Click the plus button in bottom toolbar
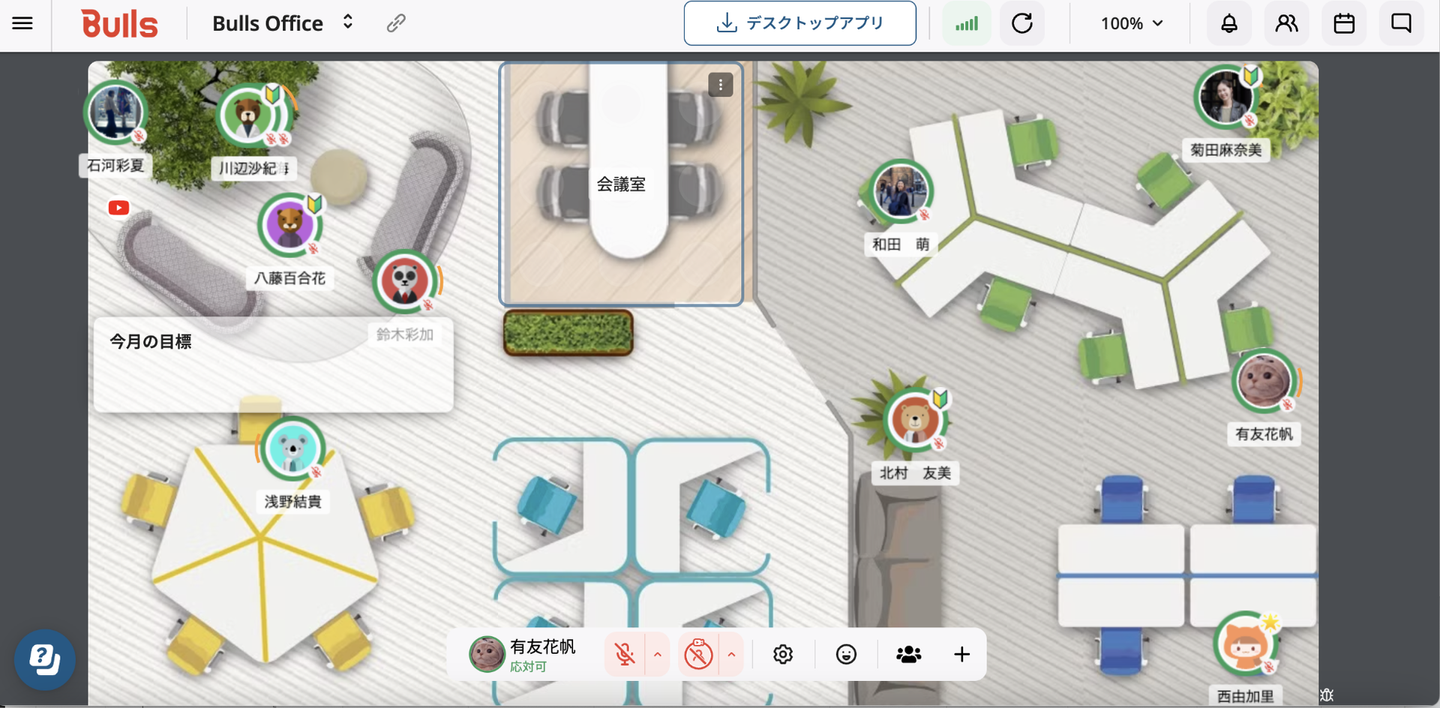The width and height of the screenshot is (1440, 708). (x=962, y=655)
